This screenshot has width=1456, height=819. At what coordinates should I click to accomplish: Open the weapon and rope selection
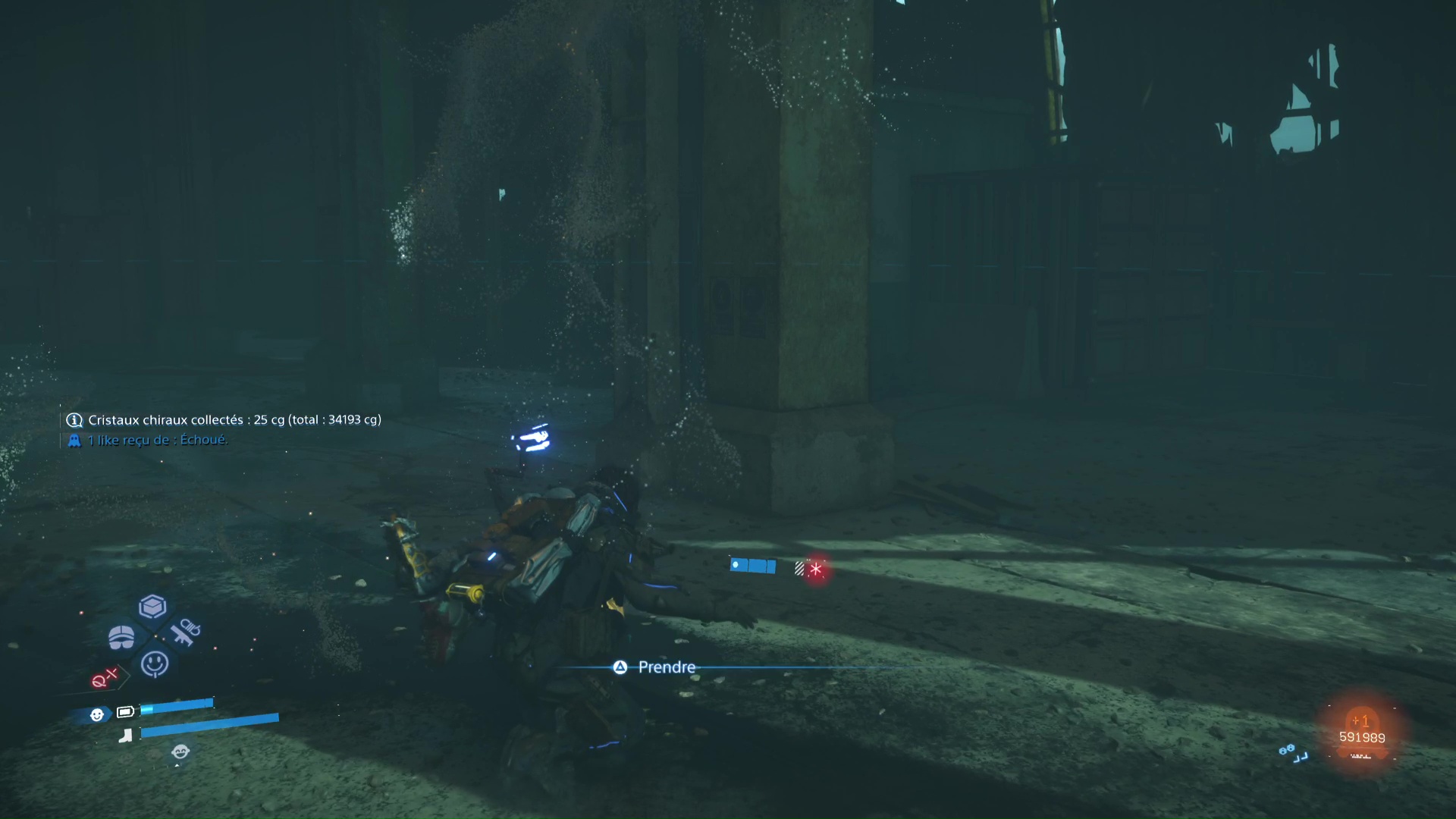[186, 631]
